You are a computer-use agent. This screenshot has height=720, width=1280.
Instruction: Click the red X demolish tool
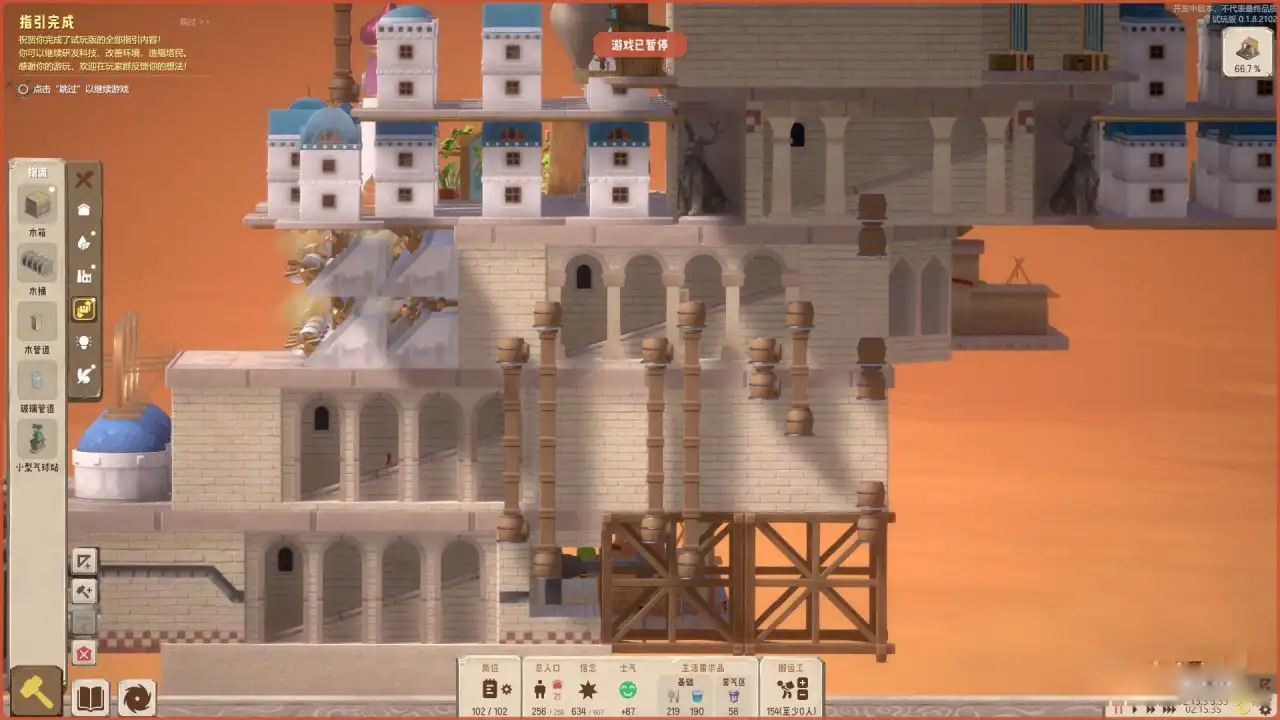pyautogui.click(x=84, y=654)
